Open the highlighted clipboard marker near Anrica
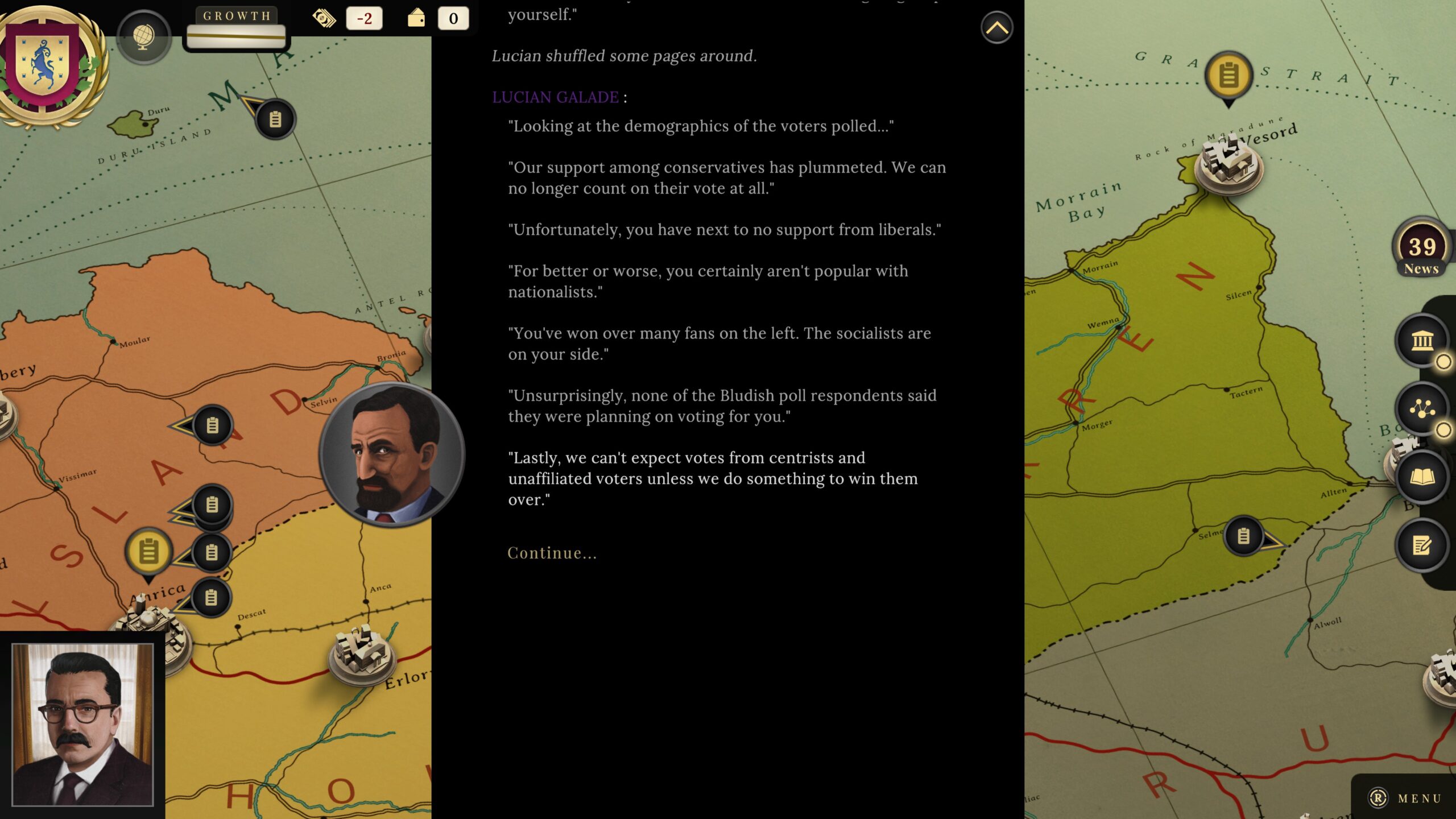This screenshot has height=819, width=1456. (x=149, y=550)
